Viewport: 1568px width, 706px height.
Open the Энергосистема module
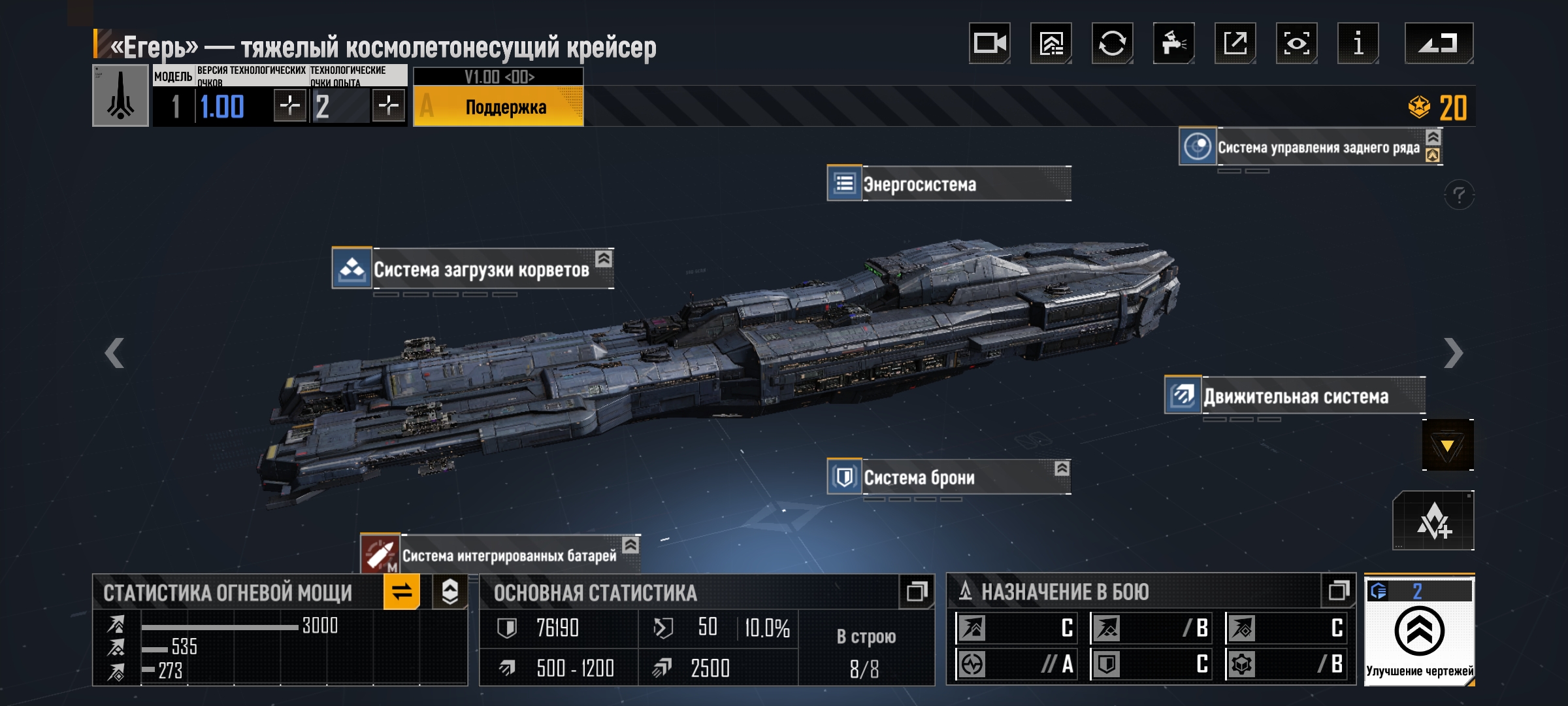pos(949,184)
